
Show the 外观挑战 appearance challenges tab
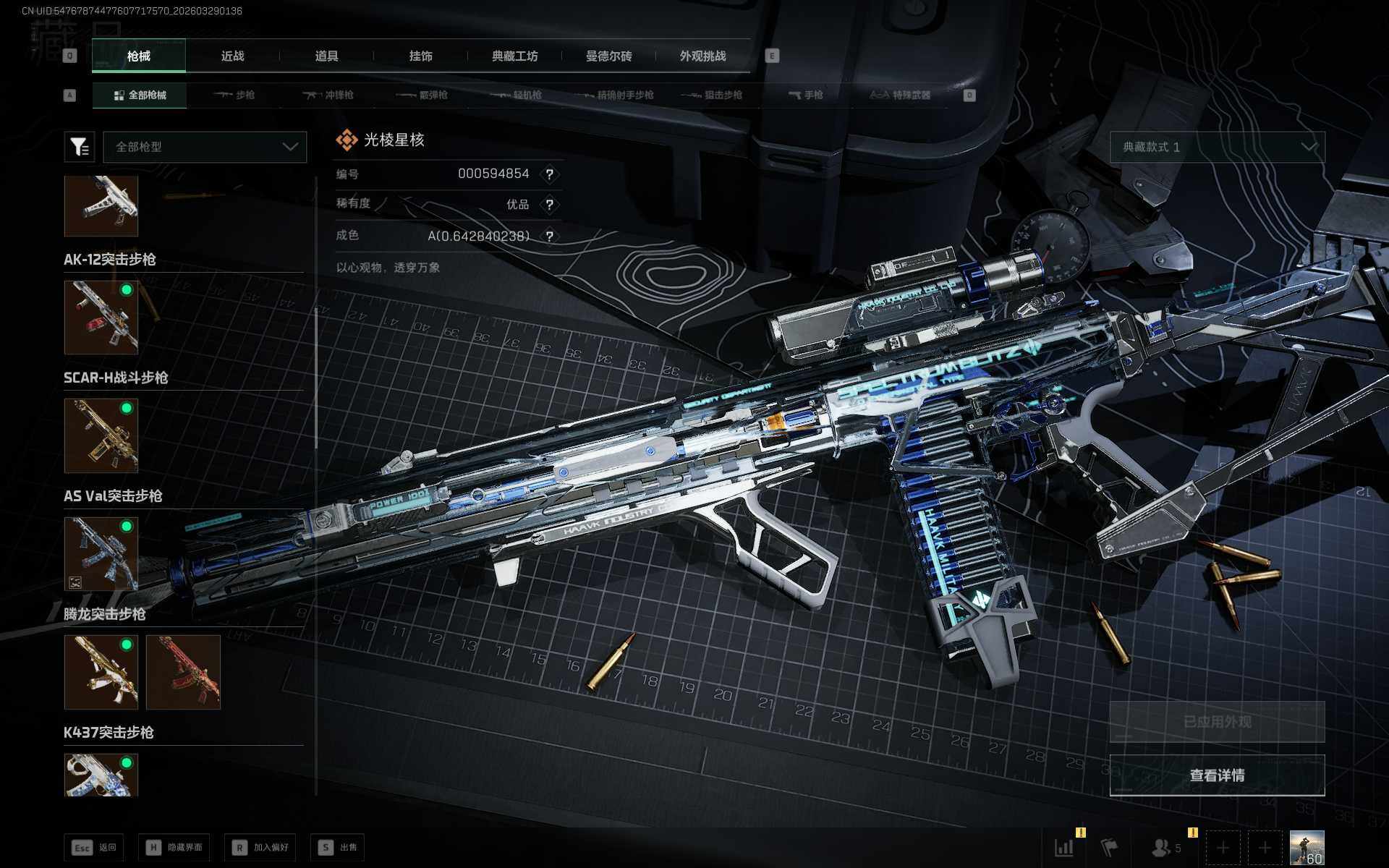coord(702,56)
